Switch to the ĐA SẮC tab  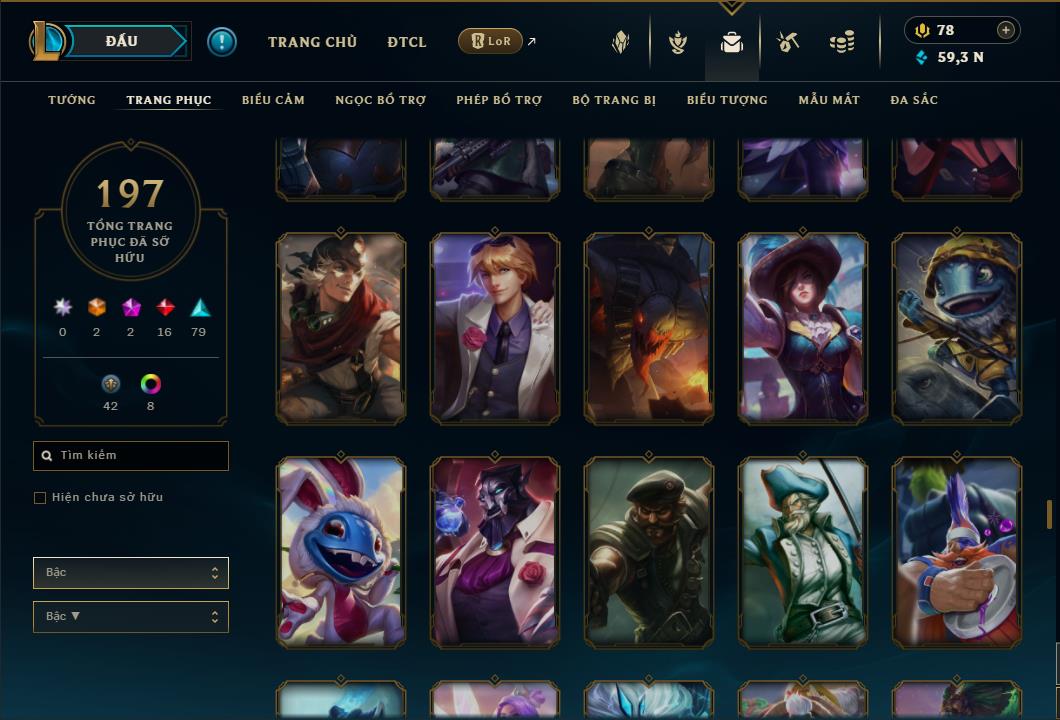pos(914,100)
